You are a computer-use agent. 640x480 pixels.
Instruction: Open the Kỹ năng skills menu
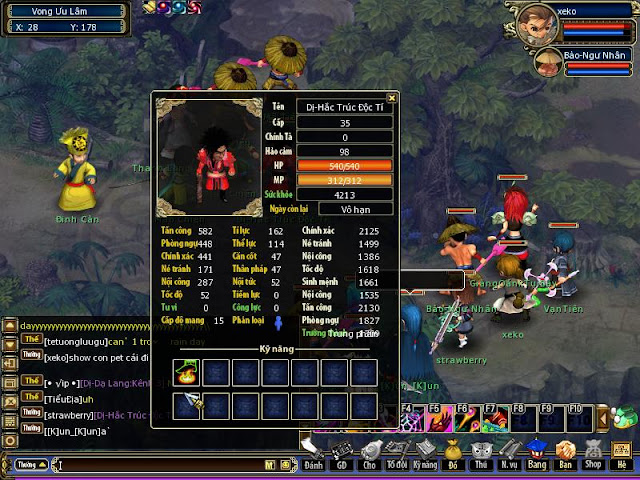(426, 453)
